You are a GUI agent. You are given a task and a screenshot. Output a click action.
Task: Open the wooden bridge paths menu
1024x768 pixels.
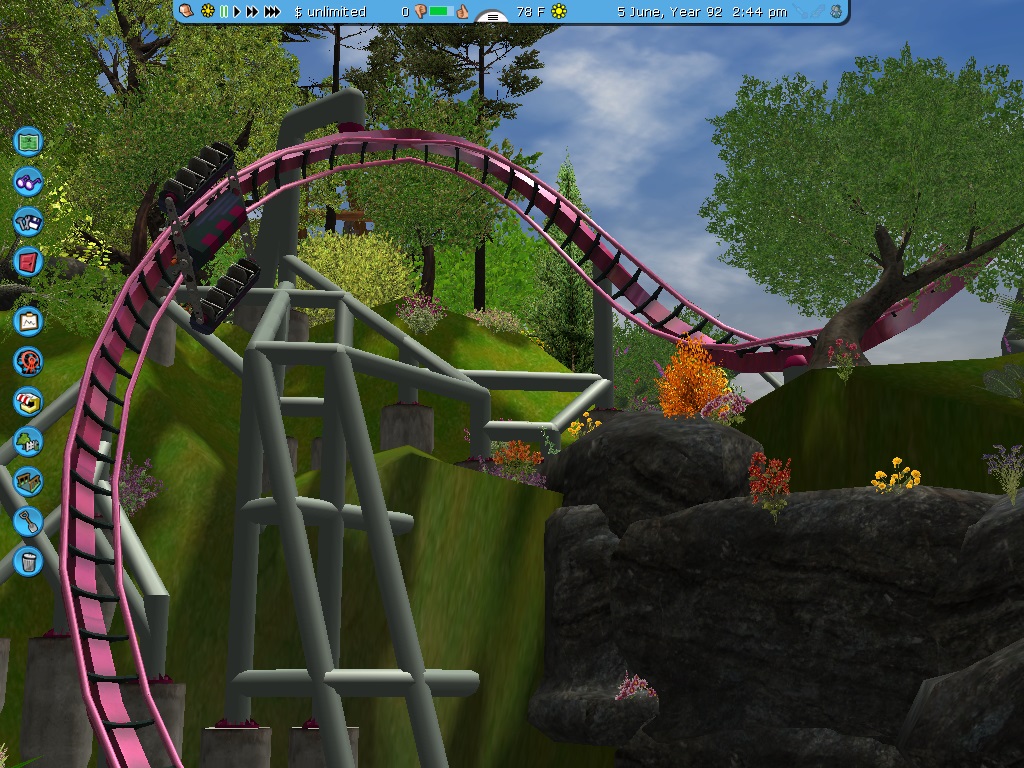tap(29, 481)
